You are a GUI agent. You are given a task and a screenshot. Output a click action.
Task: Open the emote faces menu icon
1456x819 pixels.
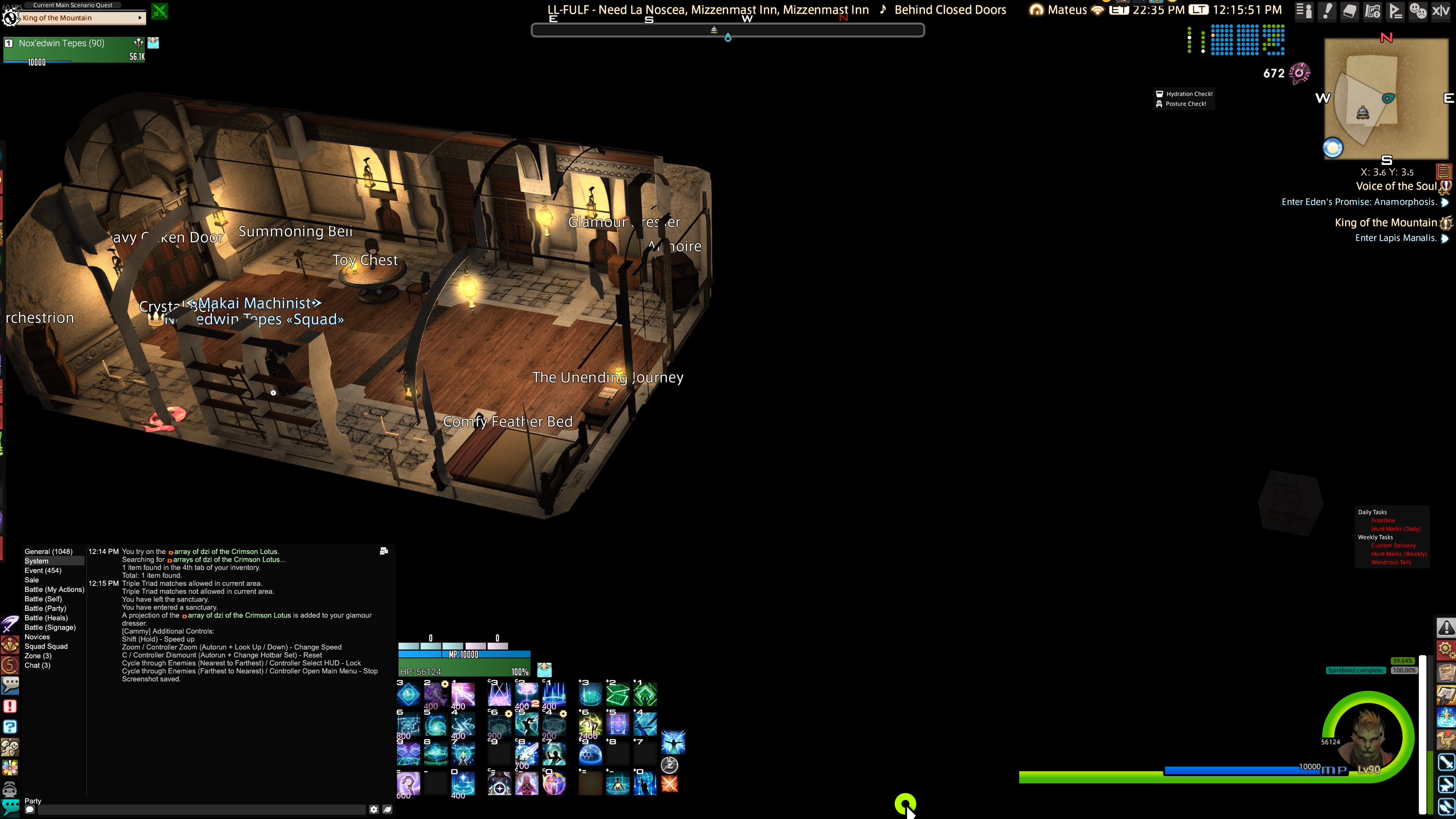click(x=1418, y=11)
